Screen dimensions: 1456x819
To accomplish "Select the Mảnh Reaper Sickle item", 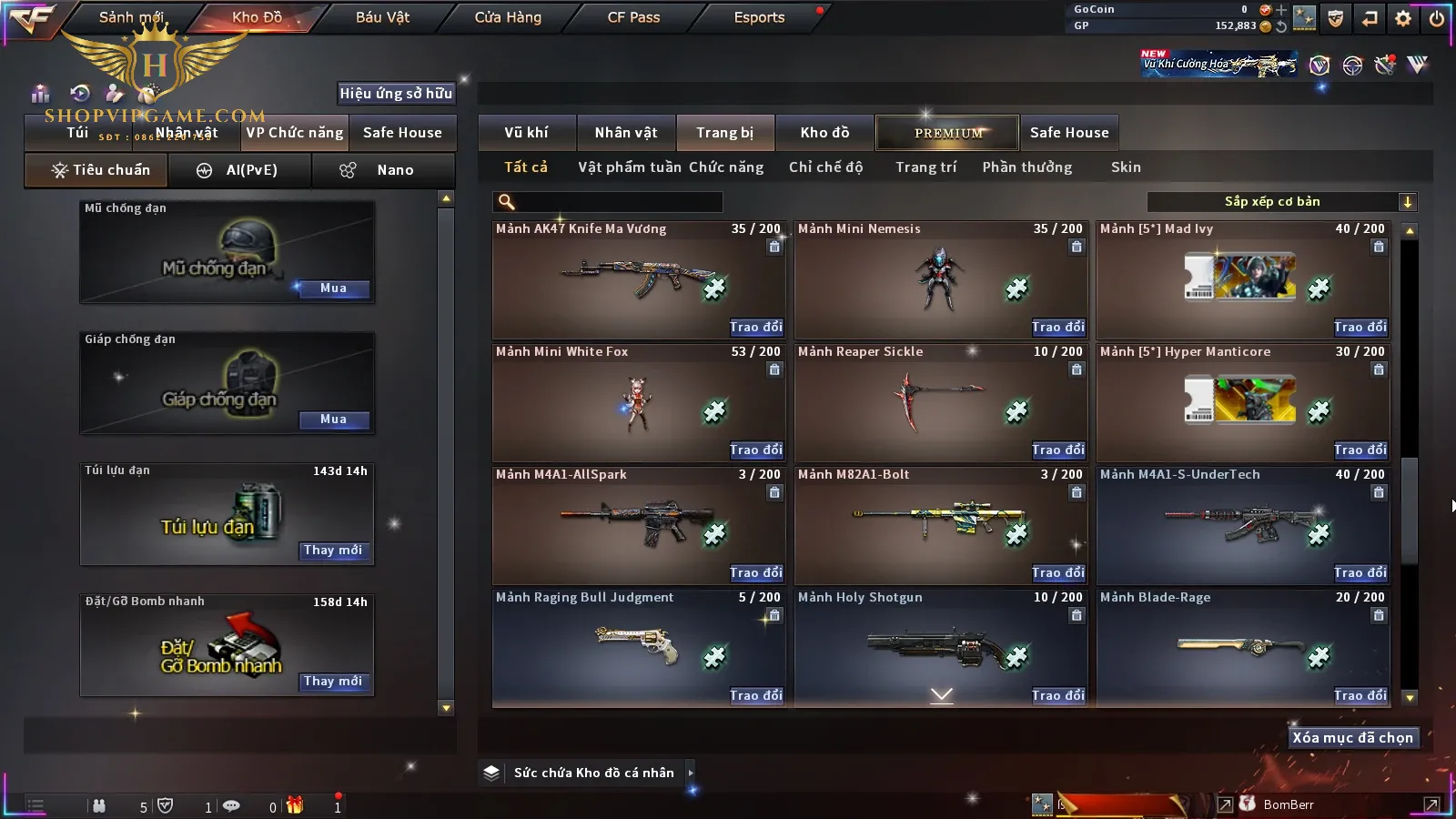I will [941, 402].
